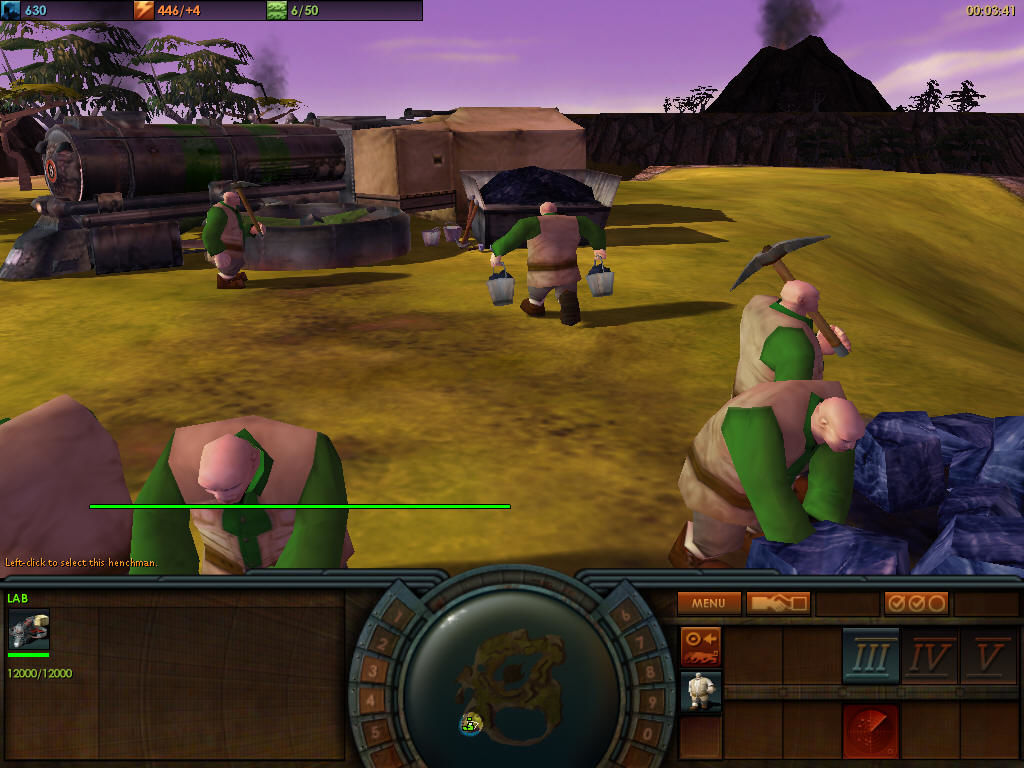Activate the red radar ability icon

871,730
